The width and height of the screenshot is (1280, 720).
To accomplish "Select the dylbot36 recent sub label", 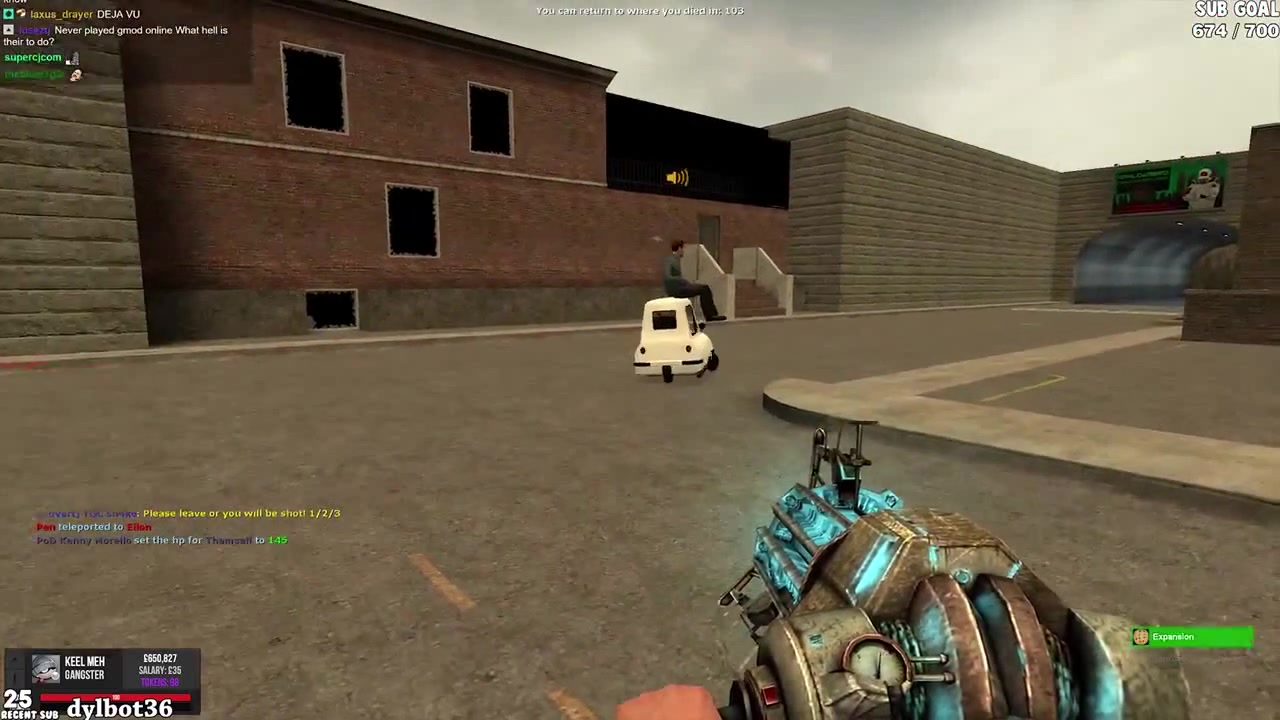I will [120, 708].
